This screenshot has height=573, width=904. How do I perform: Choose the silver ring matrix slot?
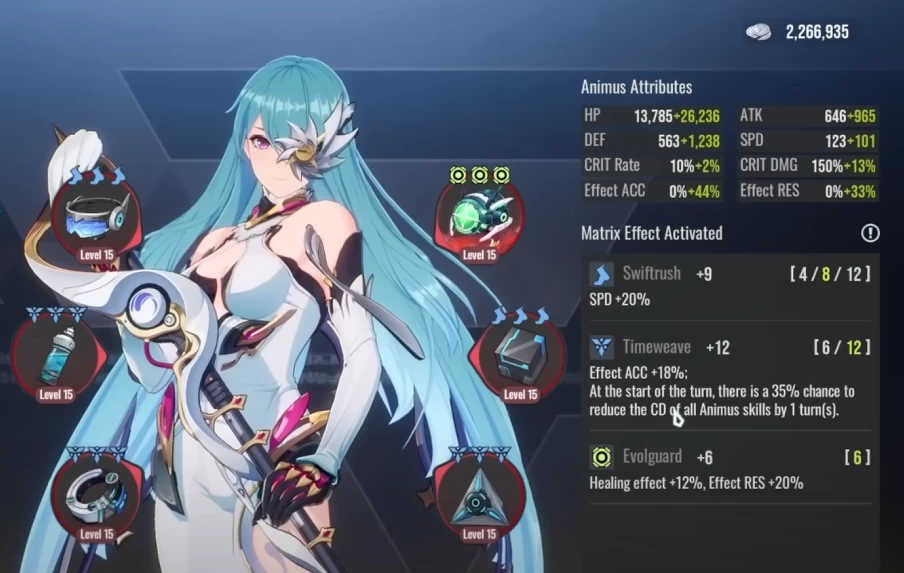(96, 494)
